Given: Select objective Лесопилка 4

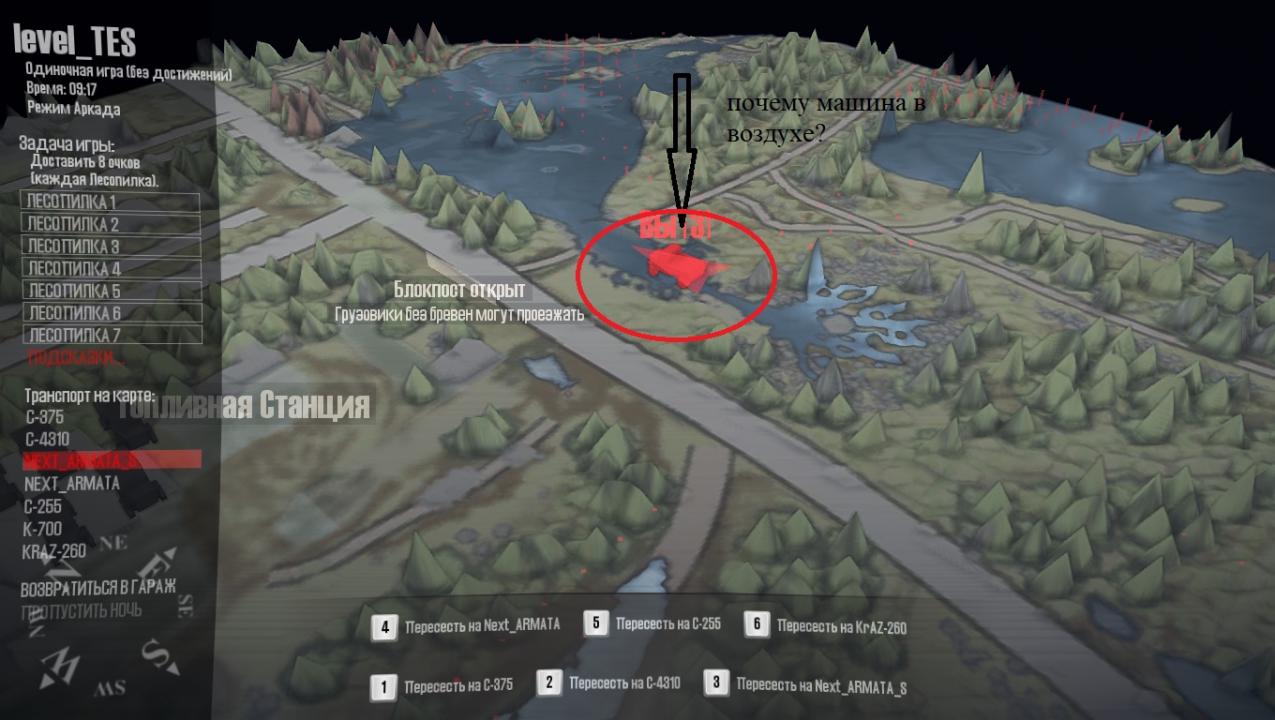Looking at the screenshot, I should coord(110,268).
